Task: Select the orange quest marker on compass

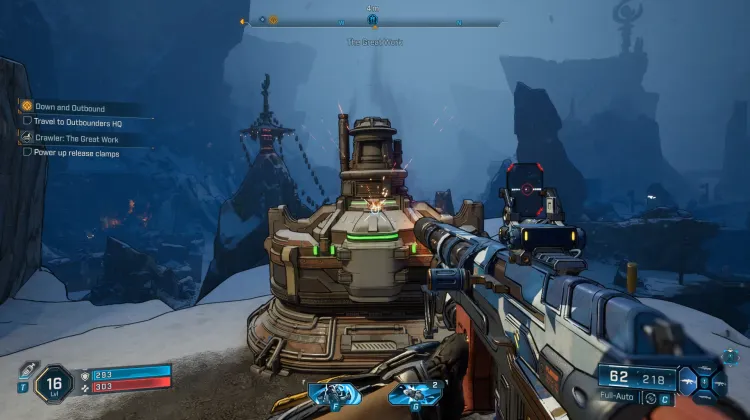Action: 273,19
